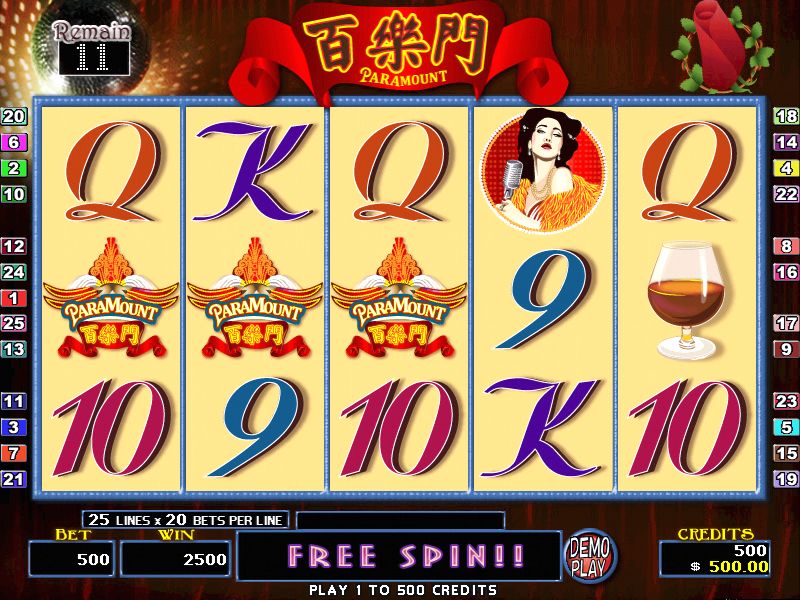Choose payline marker number 12

pyautogui.click(x=14, y=246)
